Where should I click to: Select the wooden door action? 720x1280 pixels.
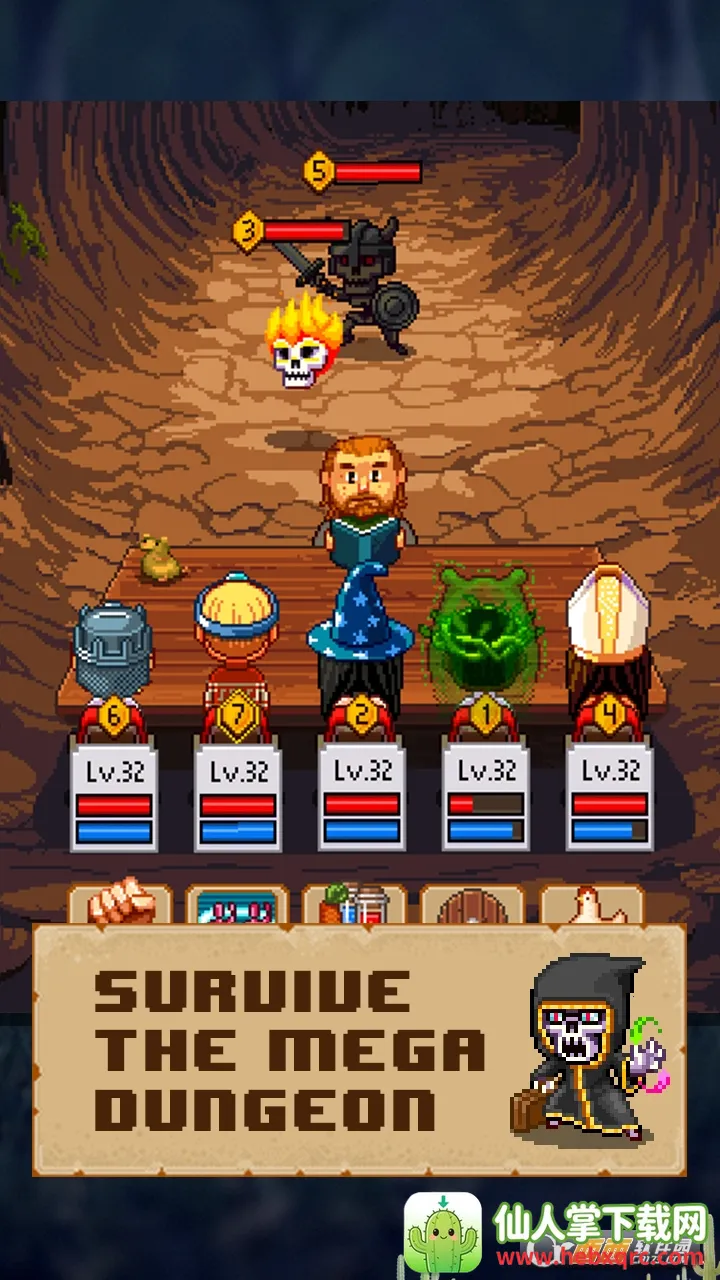472,907
